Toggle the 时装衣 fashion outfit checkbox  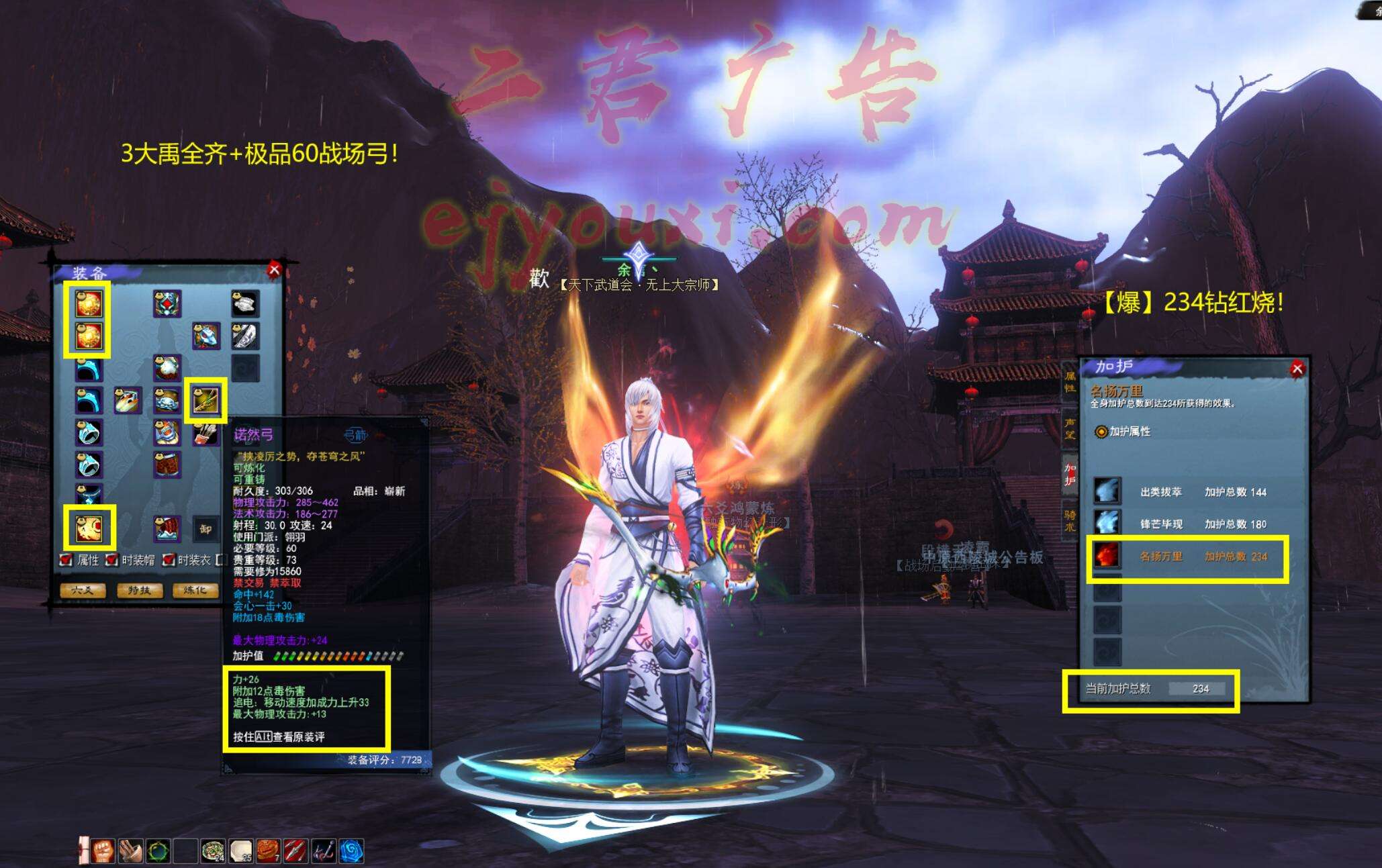pyautogui.click(x=169, y=560)
